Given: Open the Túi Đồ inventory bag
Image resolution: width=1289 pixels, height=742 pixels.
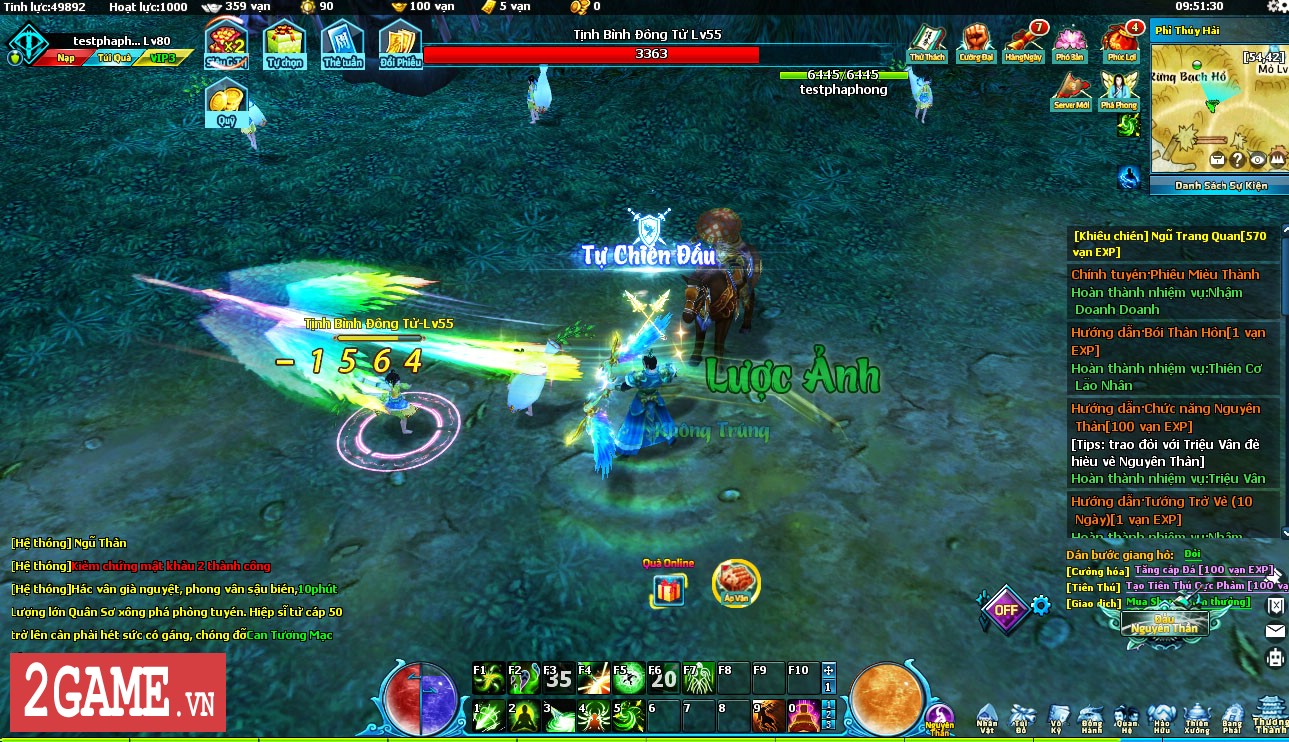Looking at the screenshot, I should pyautogui.click(x=1023, y=716).
